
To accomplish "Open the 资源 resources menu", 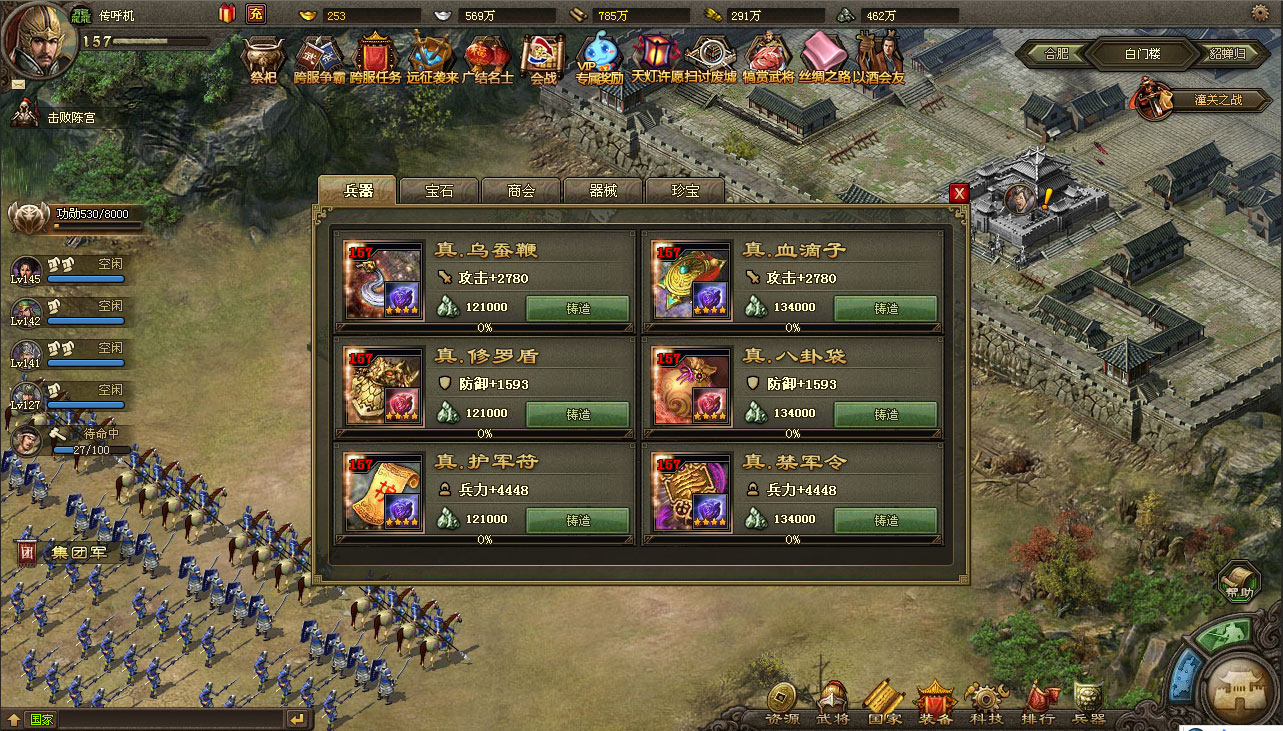I will click(782, 703).
